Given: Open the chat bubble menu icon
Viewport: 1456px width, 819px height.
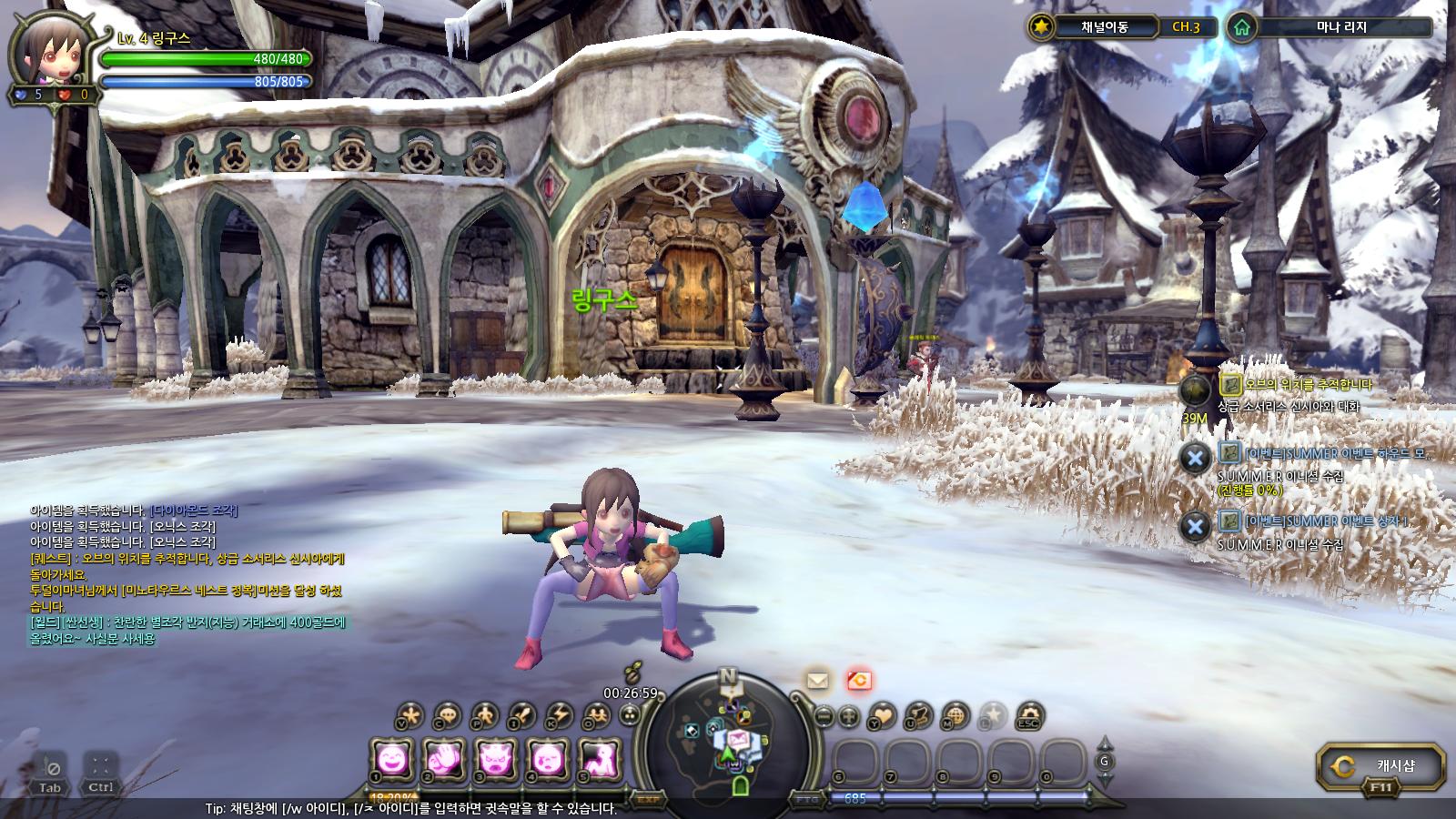Looking at the screenshot, I should (447, 715).
